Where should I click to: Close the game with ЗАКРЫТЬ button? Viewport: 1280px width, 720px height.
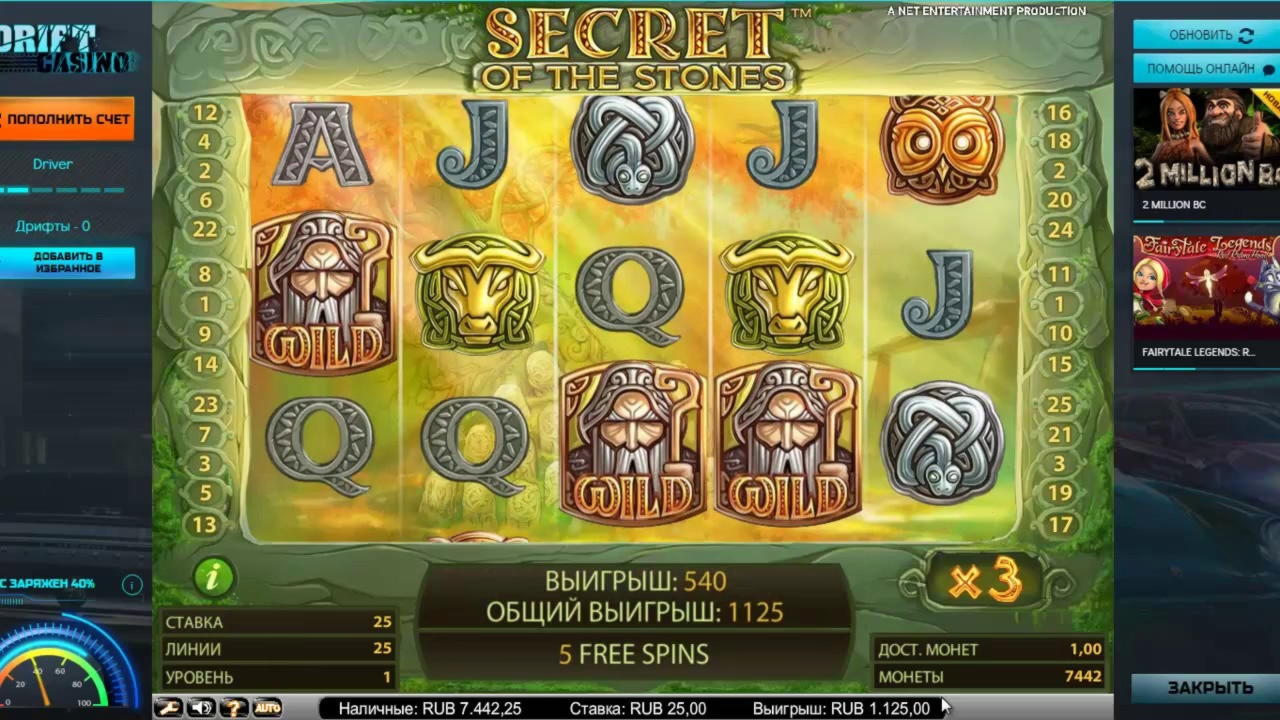tap(1206, 688)
